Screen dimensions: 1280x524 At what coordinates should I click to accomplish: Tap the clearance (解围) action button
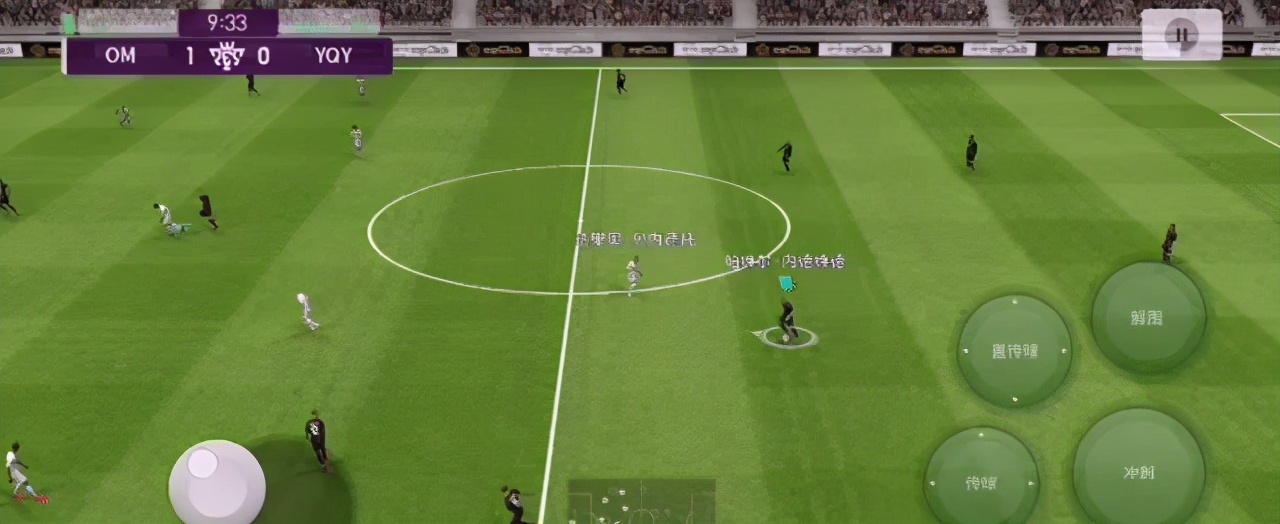point(1148,318)
